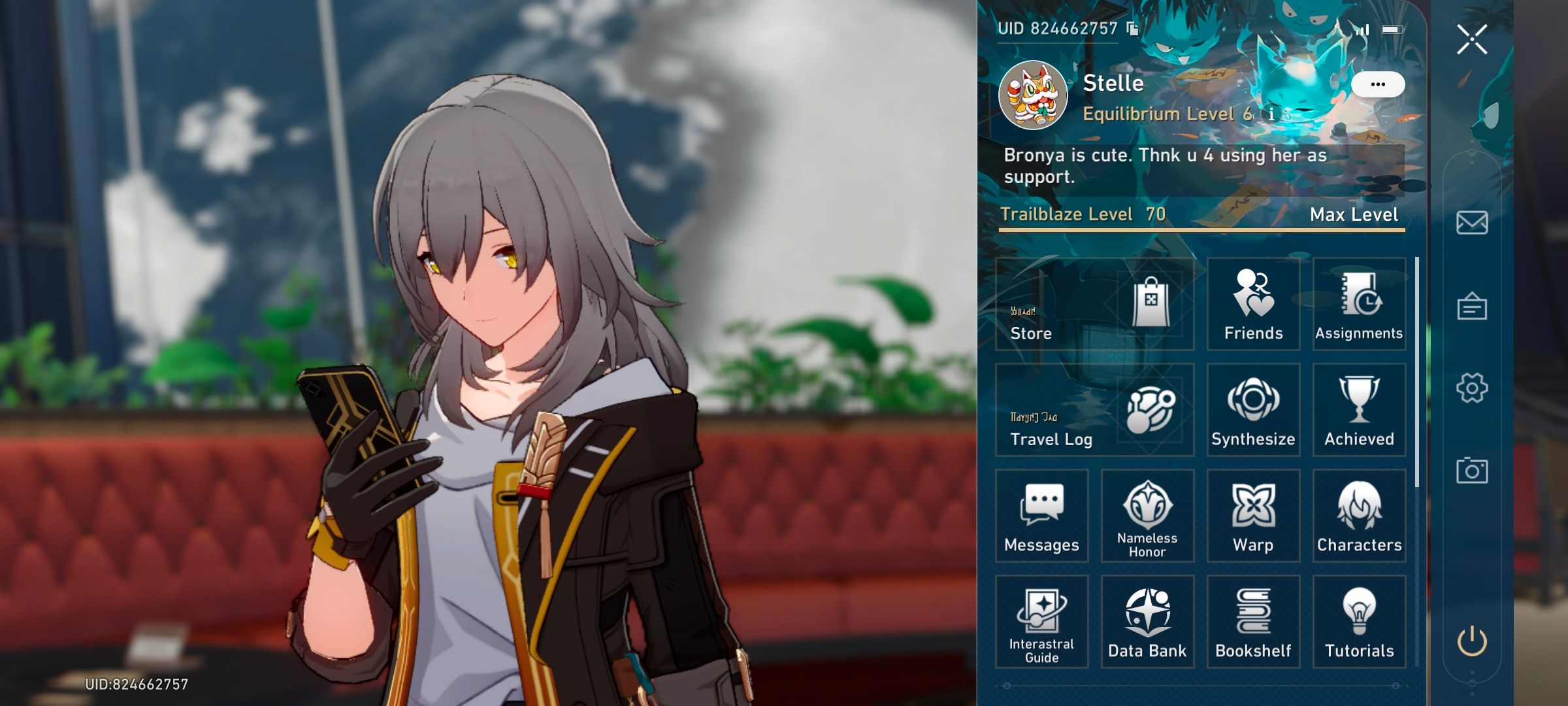The width and height of the screenshot is (1568, 706).
Task: Open the Messages app
Action: click(1041, 516)
